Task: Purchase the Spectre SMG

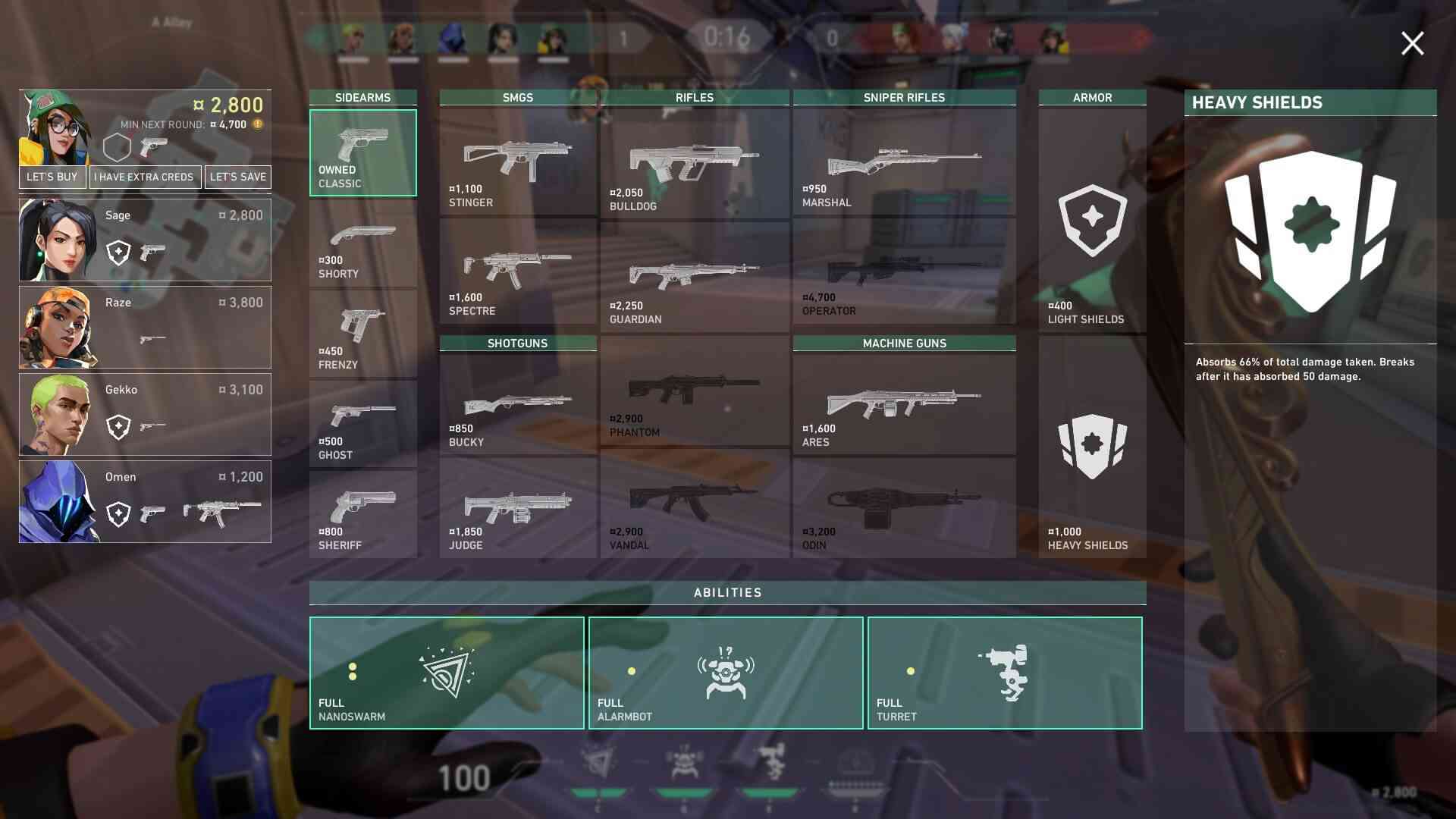Action: coord(518,272)
